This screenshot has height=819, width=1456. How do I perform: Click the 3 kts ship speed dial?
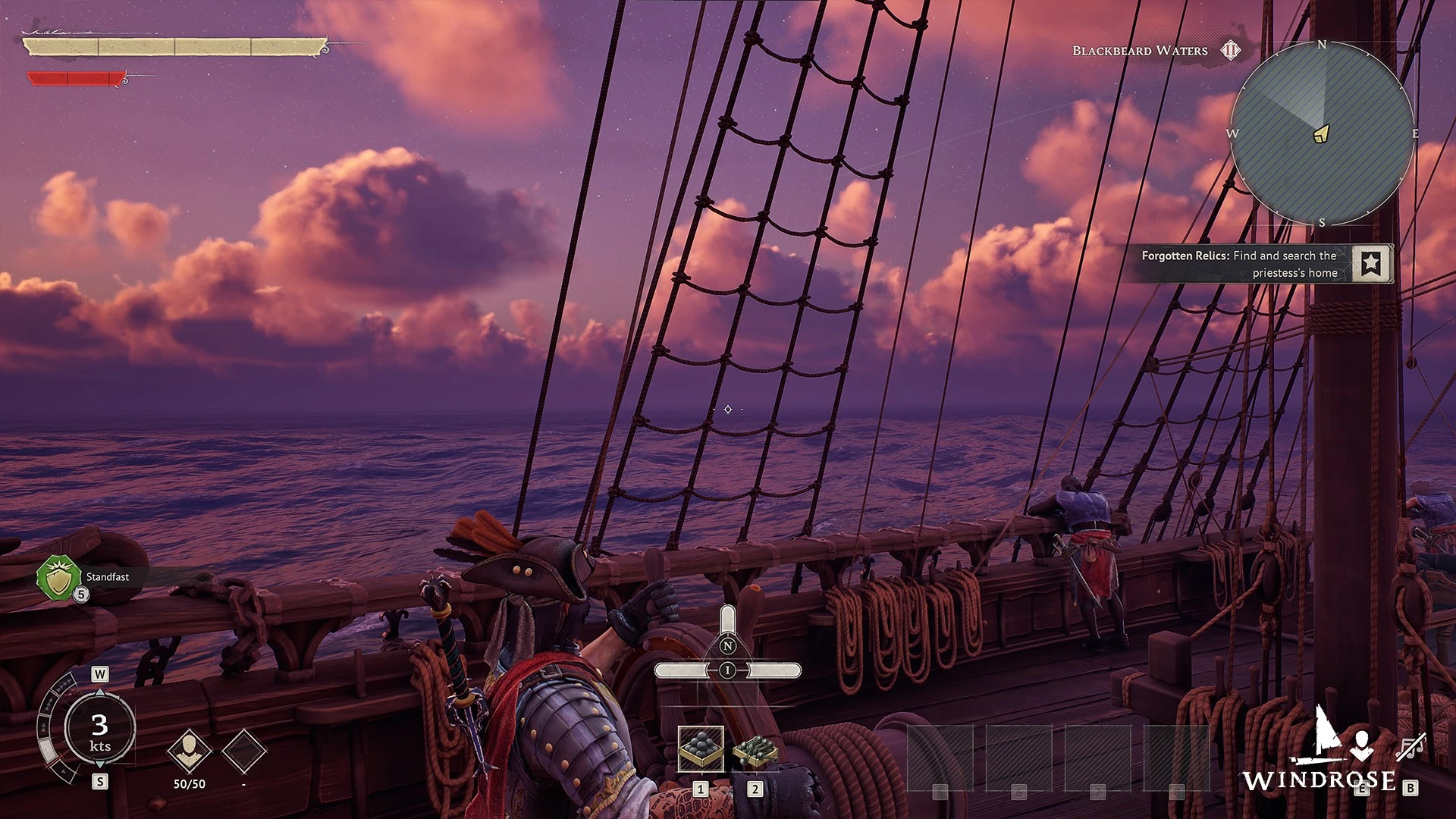(99, 730)
